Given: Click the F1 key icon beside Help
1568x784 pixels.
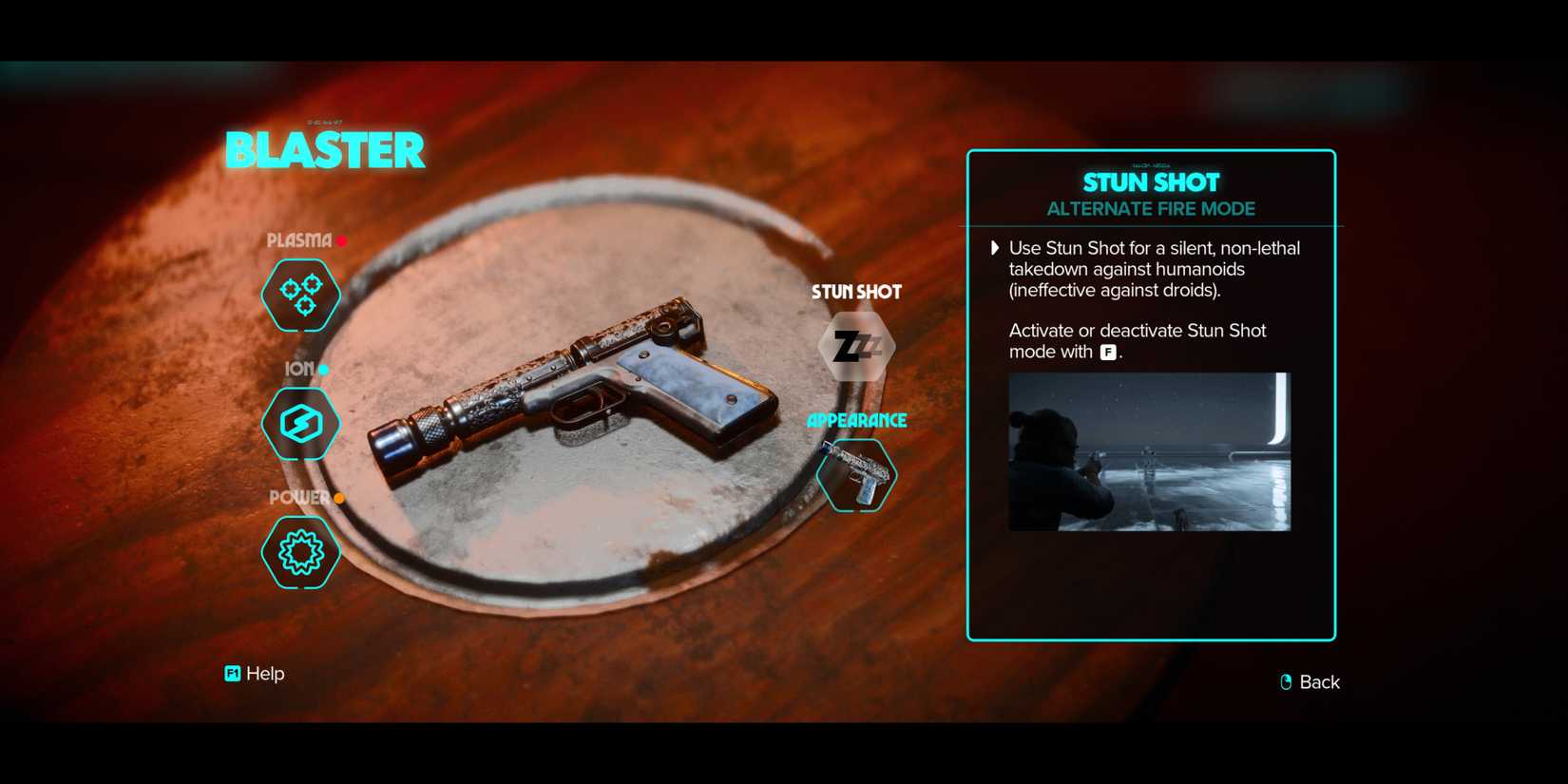Looking at the screenshot, I should click(x=231, y=673).
